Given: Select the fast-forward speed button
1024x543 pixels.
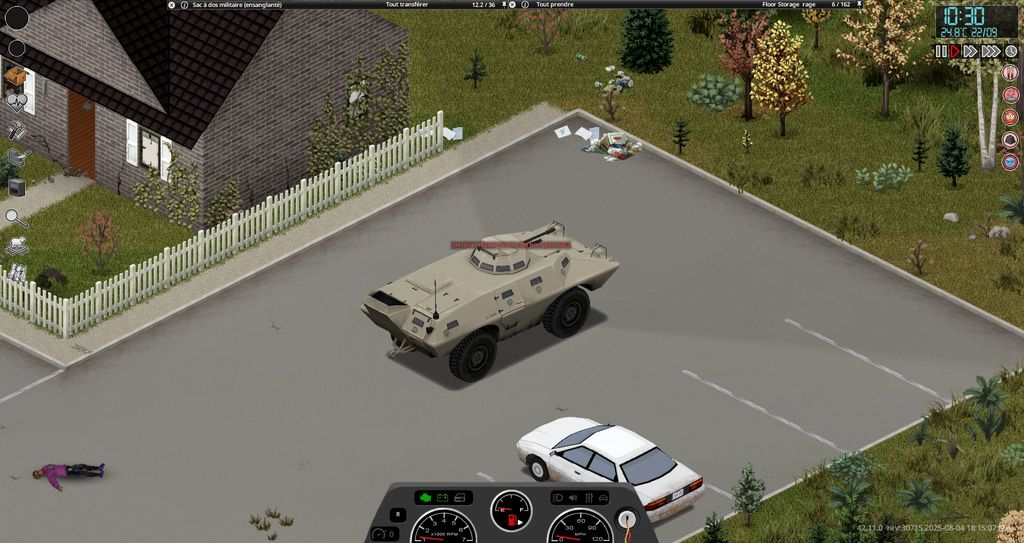Looking at the screenshot, I should pos(971,51).
